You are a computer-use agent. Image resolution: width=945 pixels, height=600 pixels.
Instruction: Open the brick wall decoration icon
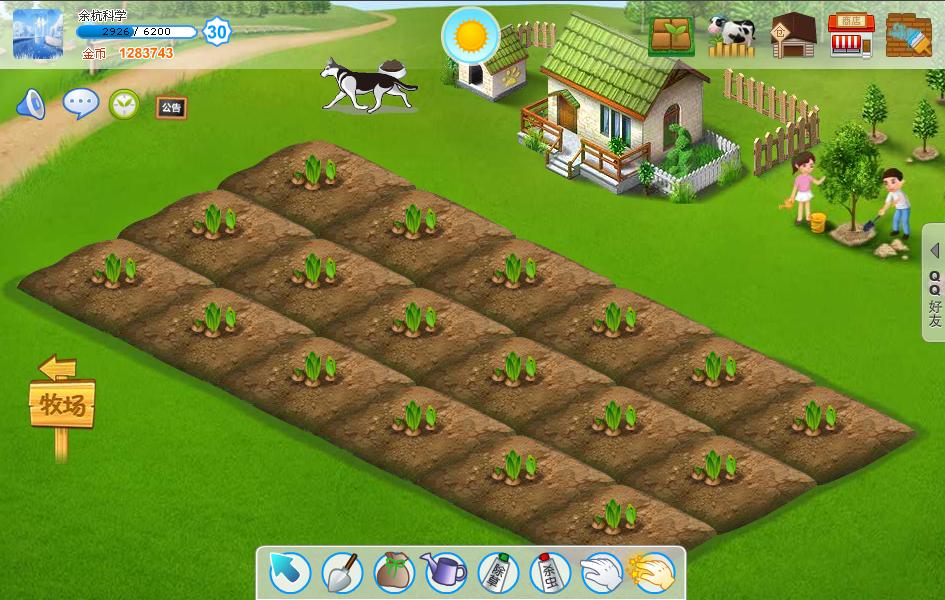point(908,35)
